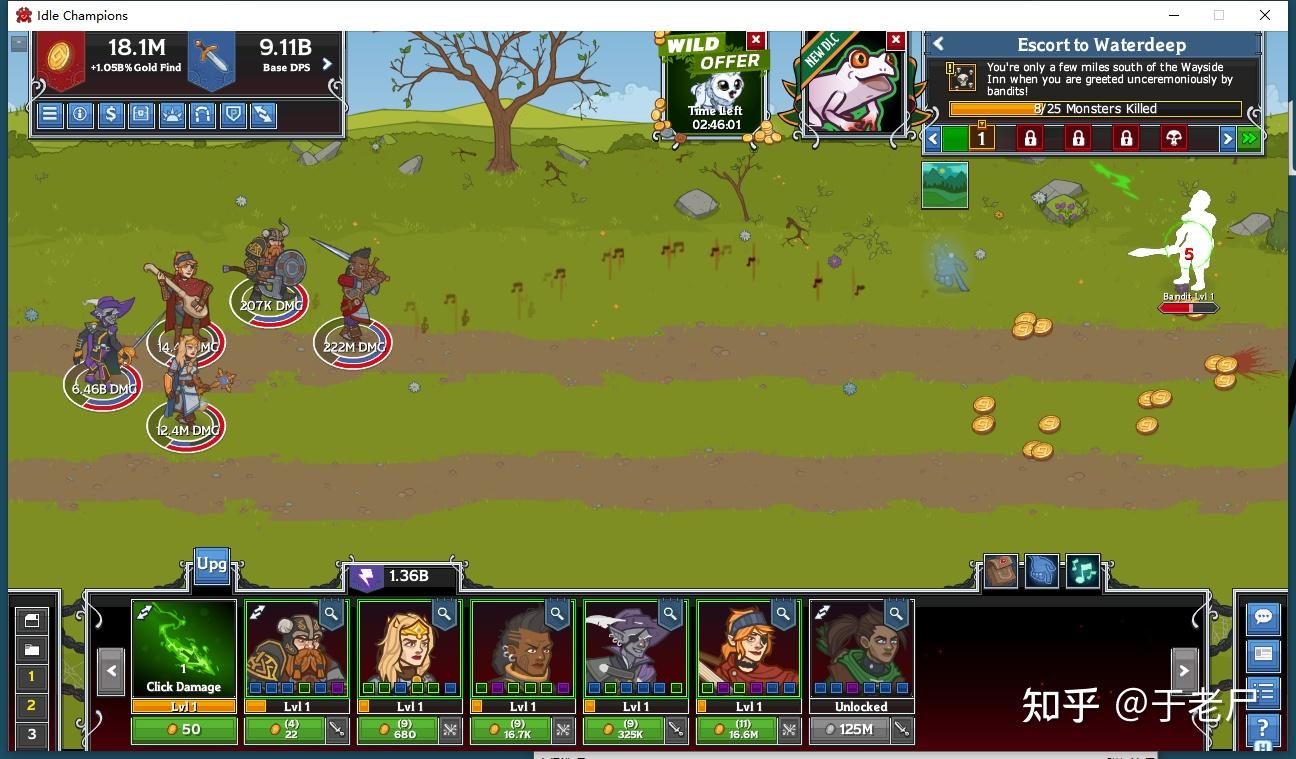Image resolution: width=1296 pixels, height=759 pixels.
Task: Open the music notes panel above the roster
Action: [x=1082, y=571]
